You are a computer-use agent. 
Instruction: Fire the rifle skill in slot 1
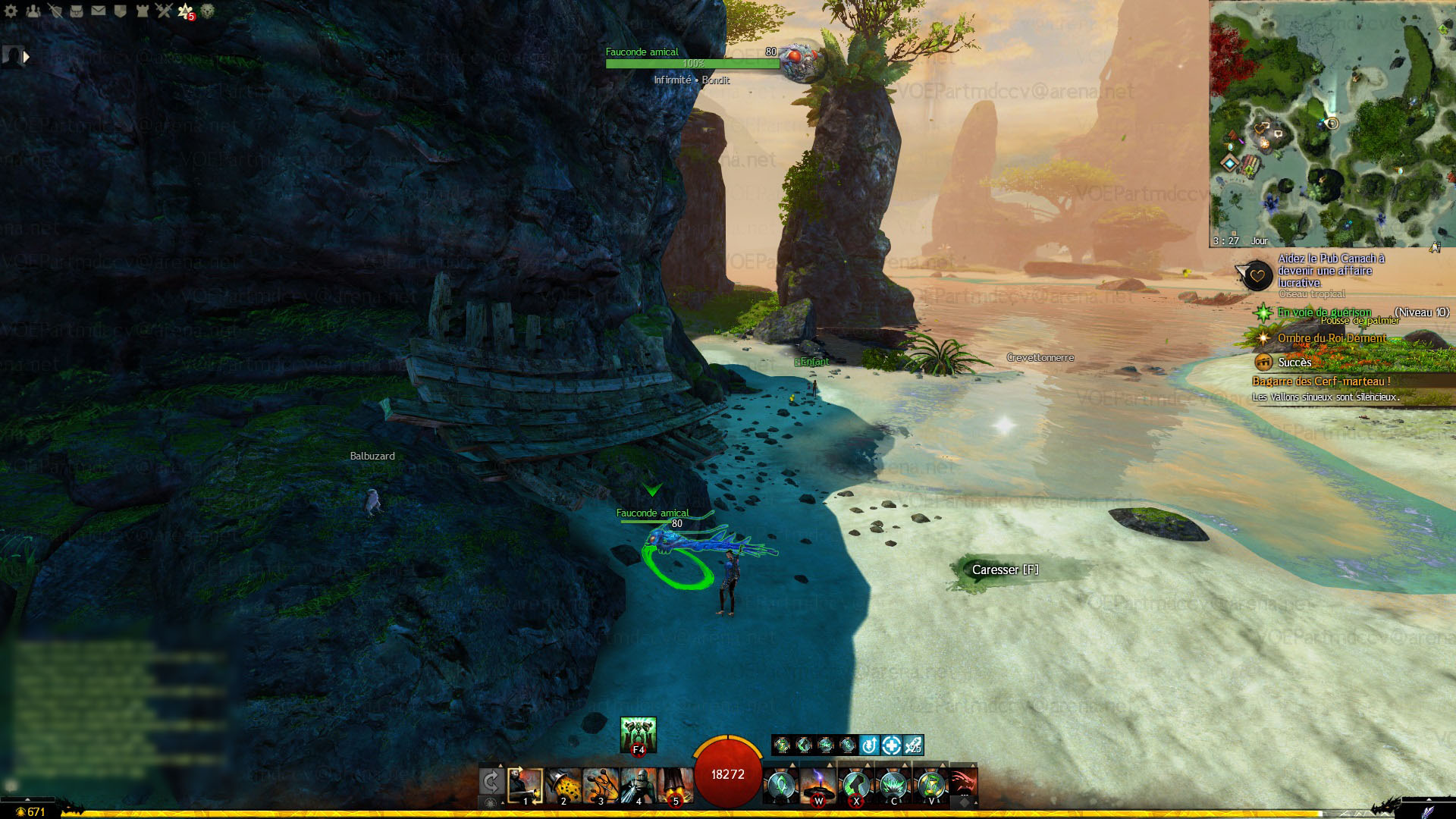[526, 786]
